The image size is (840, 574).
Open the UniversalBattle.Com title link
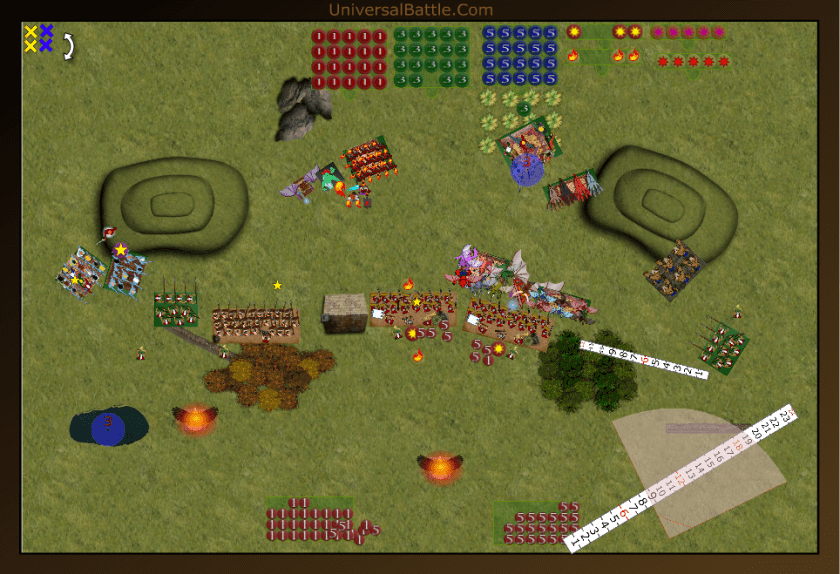pos(411,10)
